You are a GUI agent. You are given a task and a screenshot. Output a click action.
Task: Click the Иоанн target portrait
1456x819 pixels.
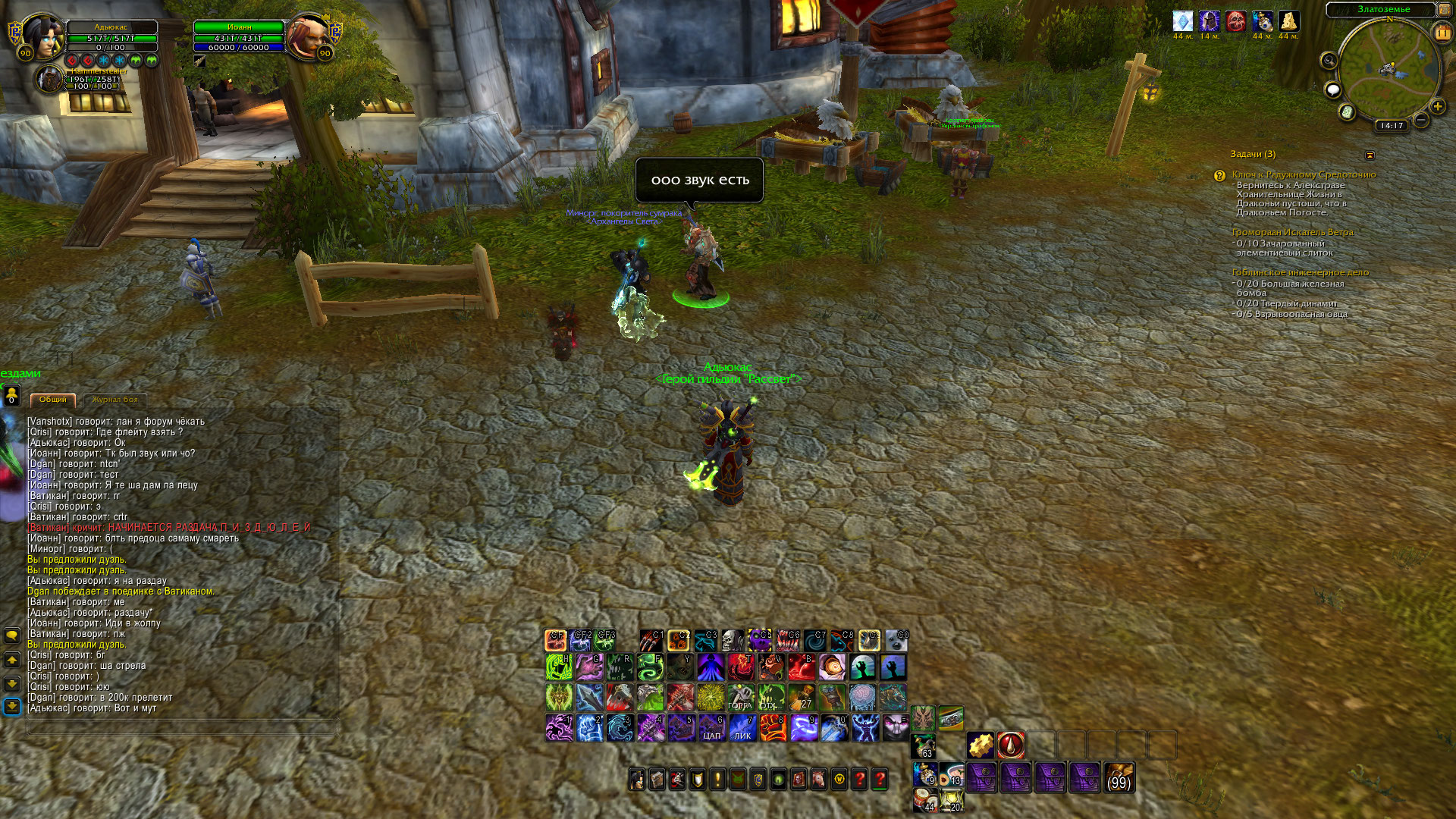tap(306, 36)
